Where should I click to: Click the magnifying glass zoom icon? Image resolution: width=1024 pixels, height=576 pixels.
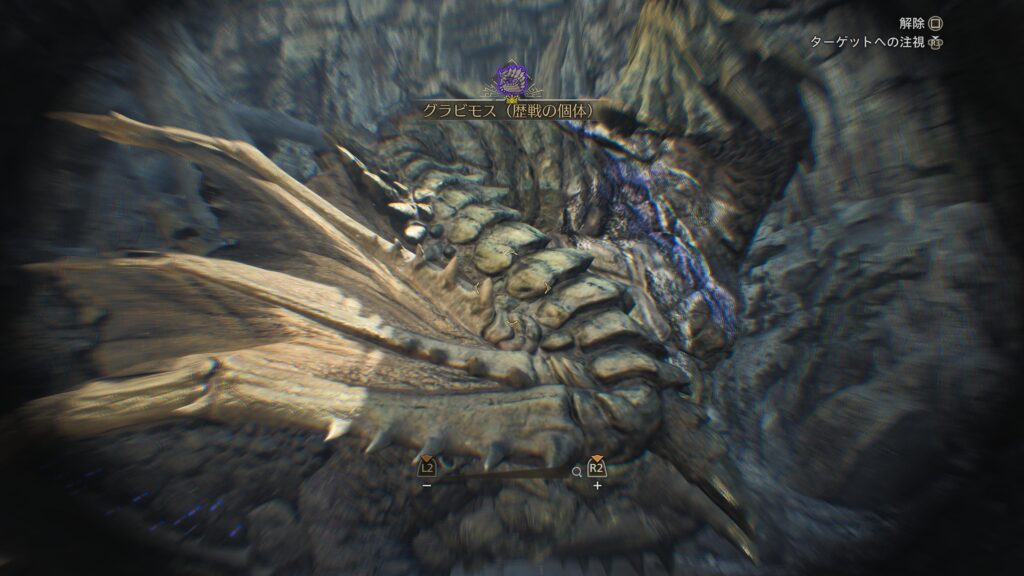pyautogui.click(x=576, y=470)
